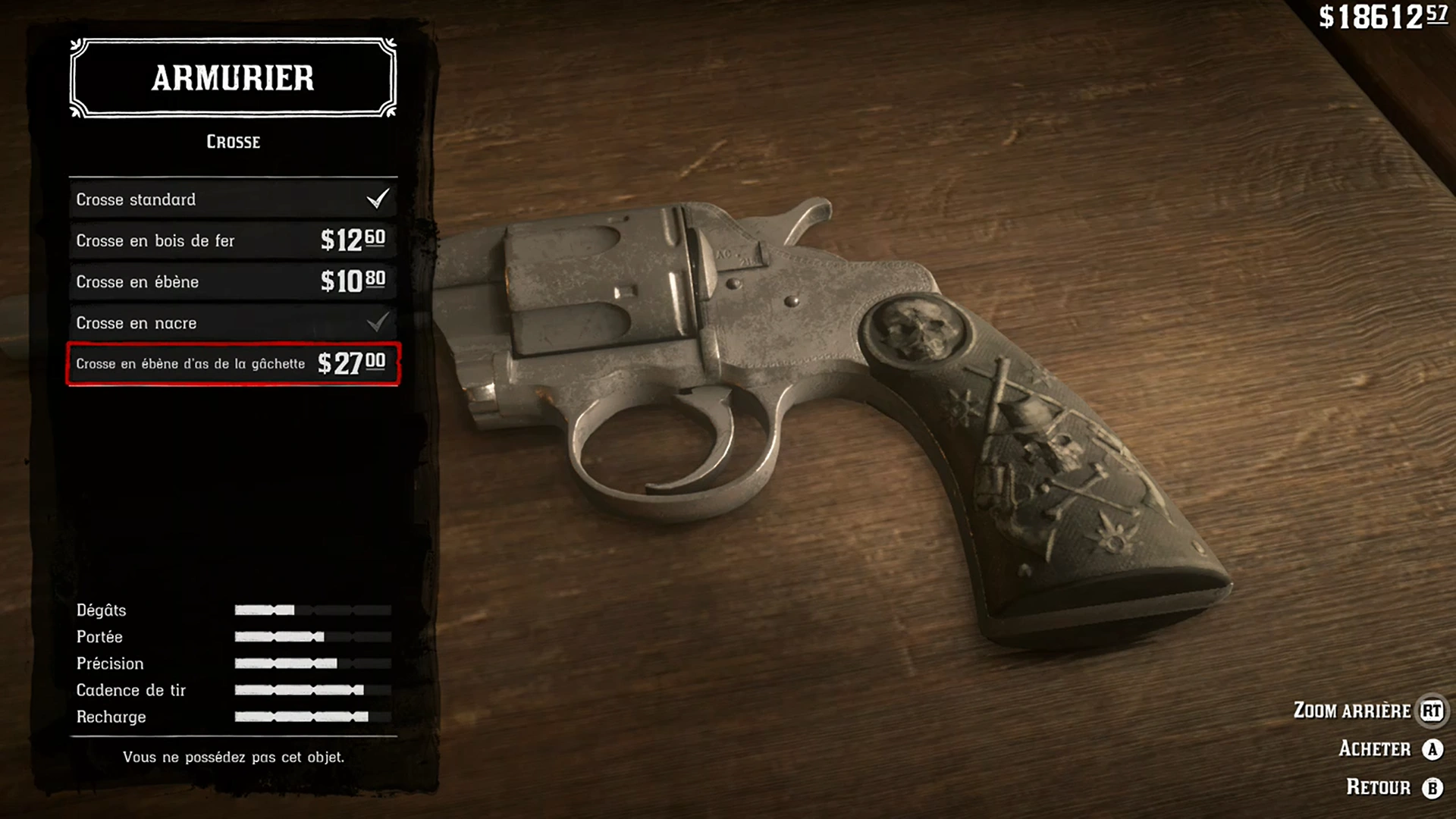Activate the Zoom arrière option
The width and height of the screenshot is (1456, 819).
[1367, 711]
